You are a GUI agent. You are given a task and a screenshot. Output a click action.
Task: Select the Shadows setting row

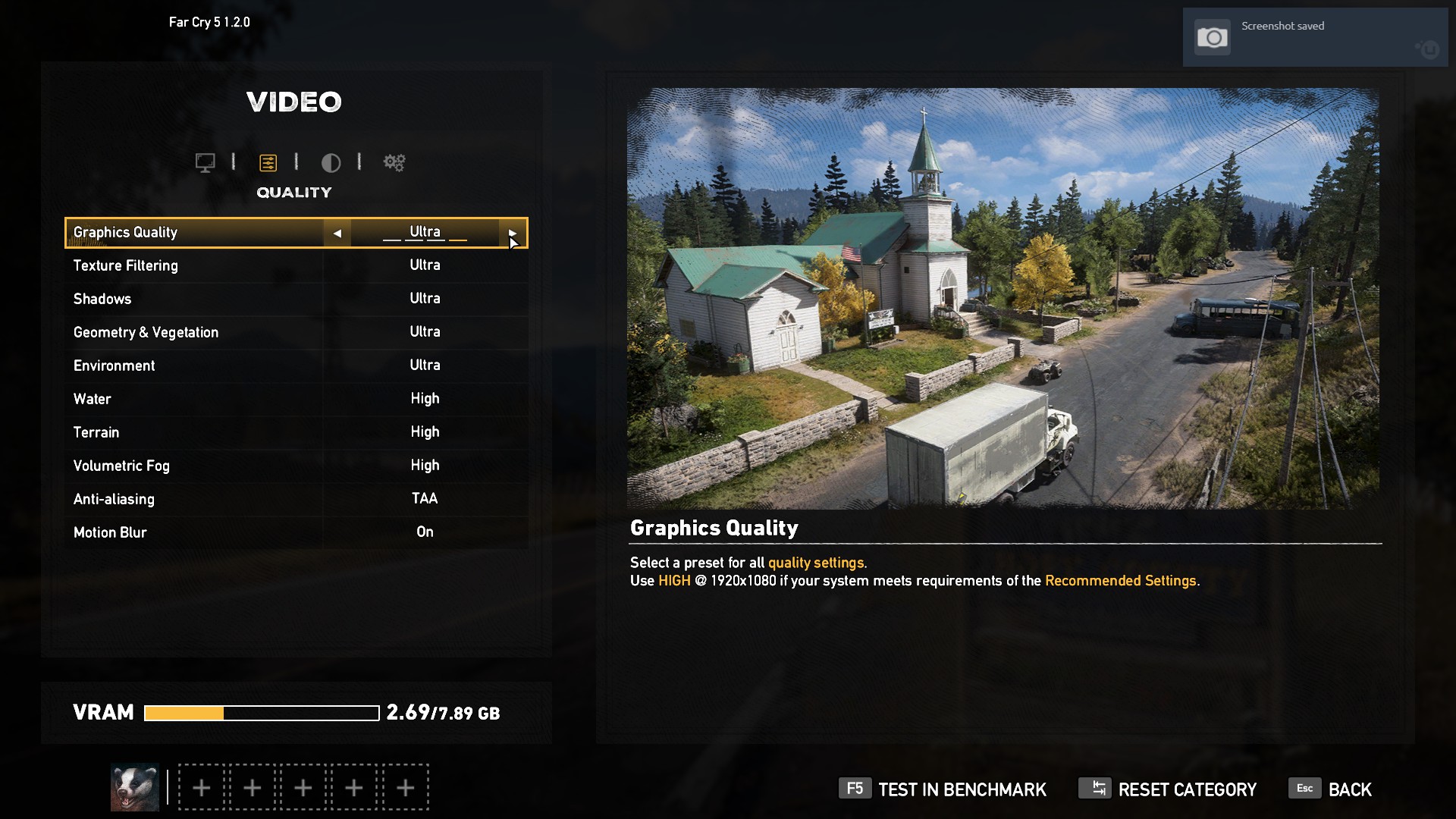click(296, 299)
